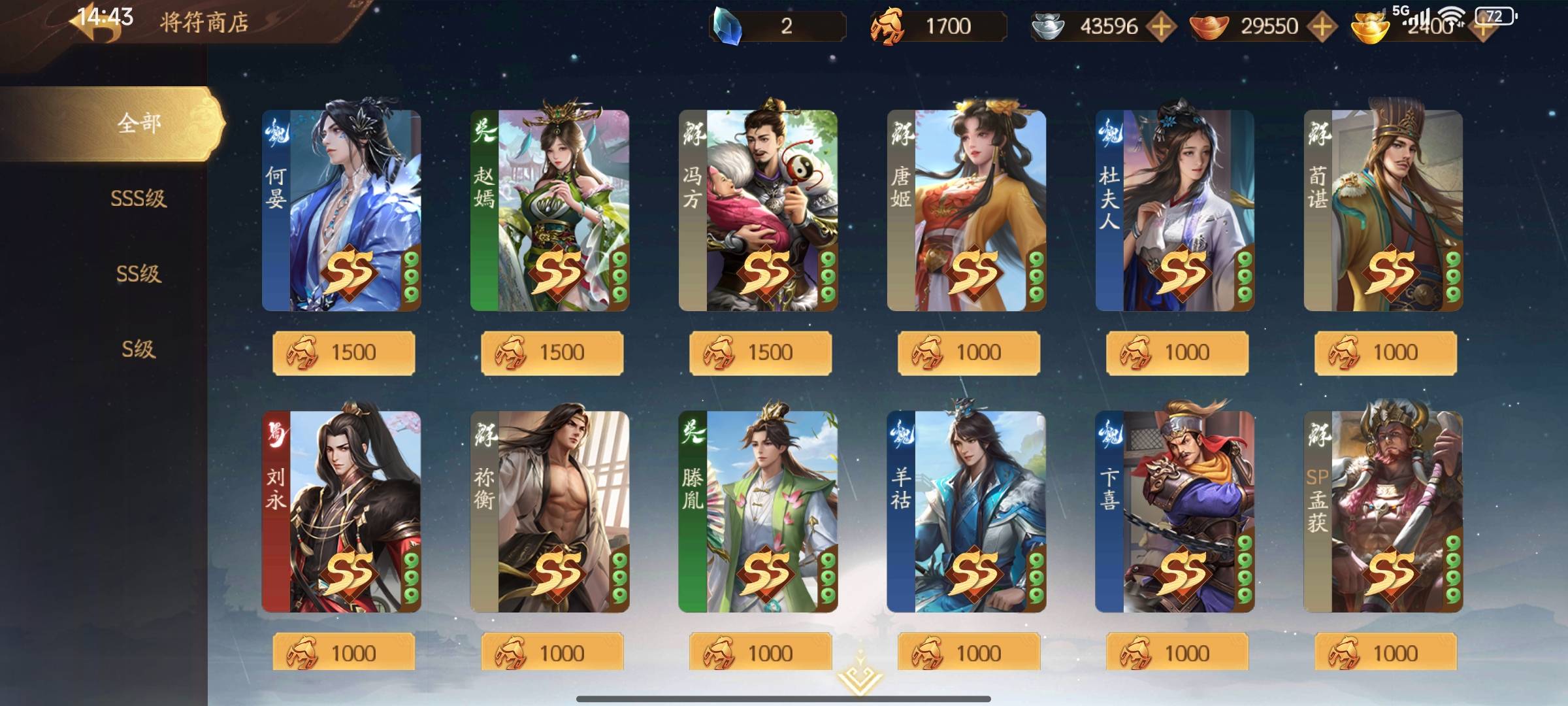Select the SS级 filter tab
Viewport: 1568px width, 706px height.
point(139,273)
